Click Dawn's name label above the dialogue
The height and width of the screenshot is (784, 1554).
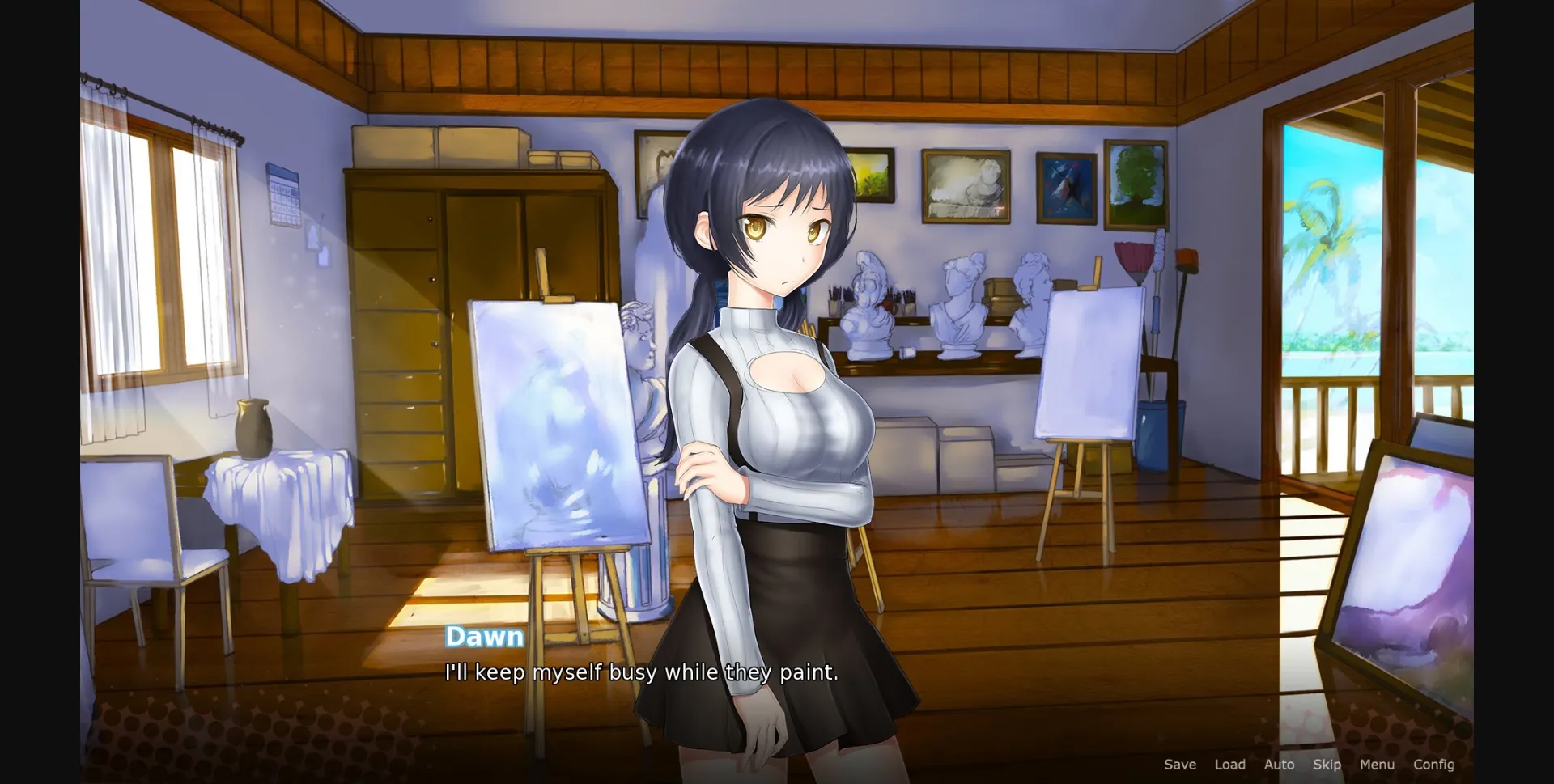click(x=486, y=637)
